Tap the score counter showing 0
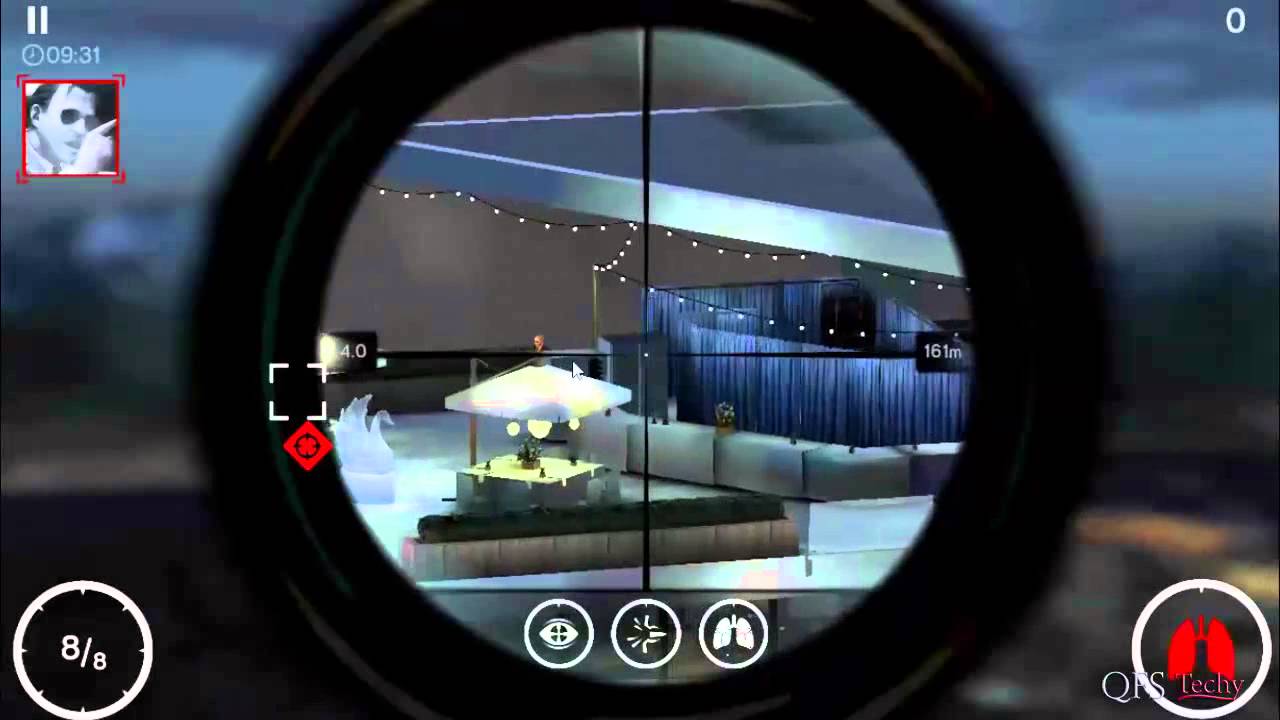Viewport: 1280px width, 720px height. 1235,22
